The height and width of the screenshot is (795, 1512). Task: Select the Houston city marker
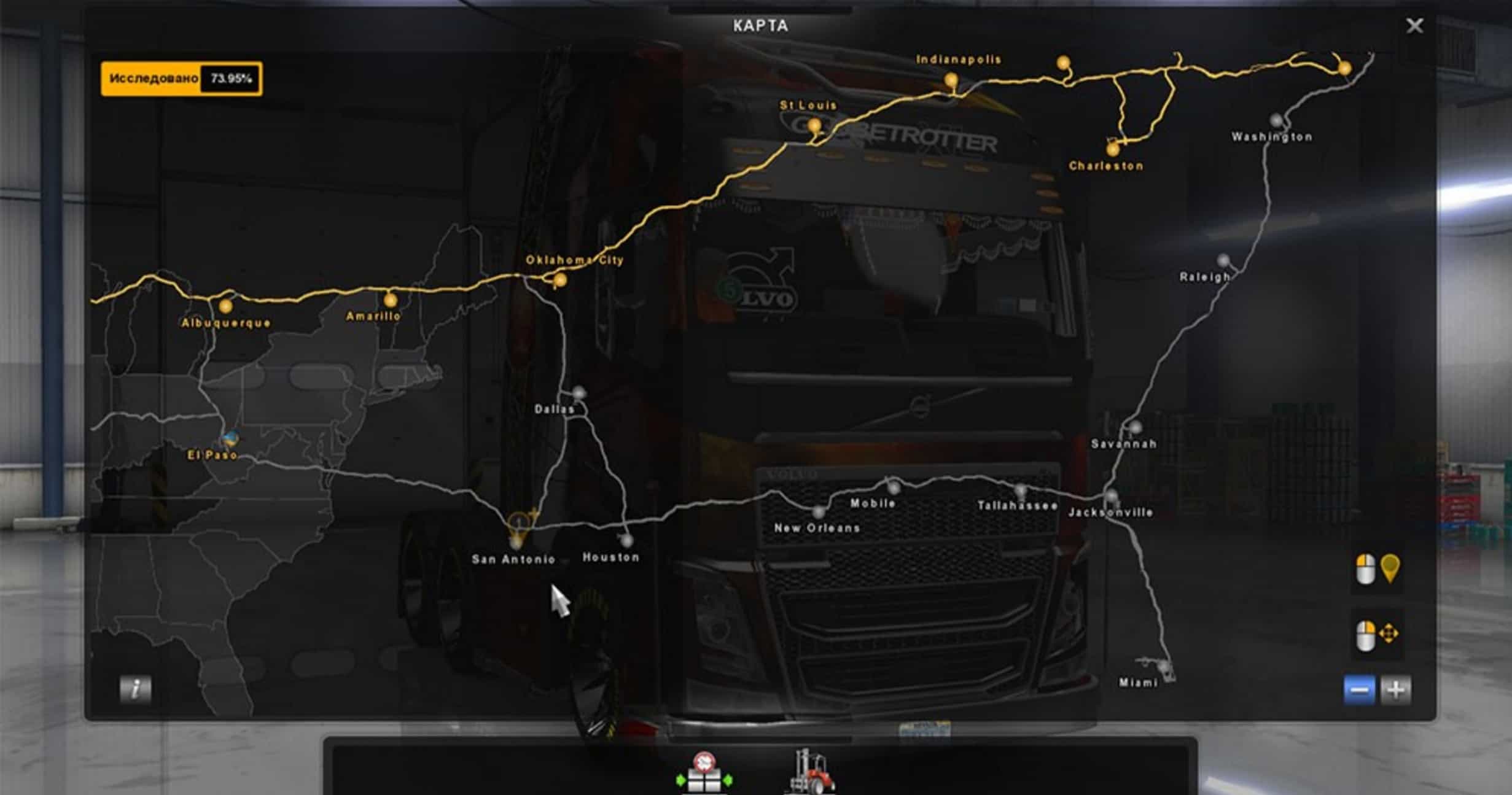(x=626, y=540)
